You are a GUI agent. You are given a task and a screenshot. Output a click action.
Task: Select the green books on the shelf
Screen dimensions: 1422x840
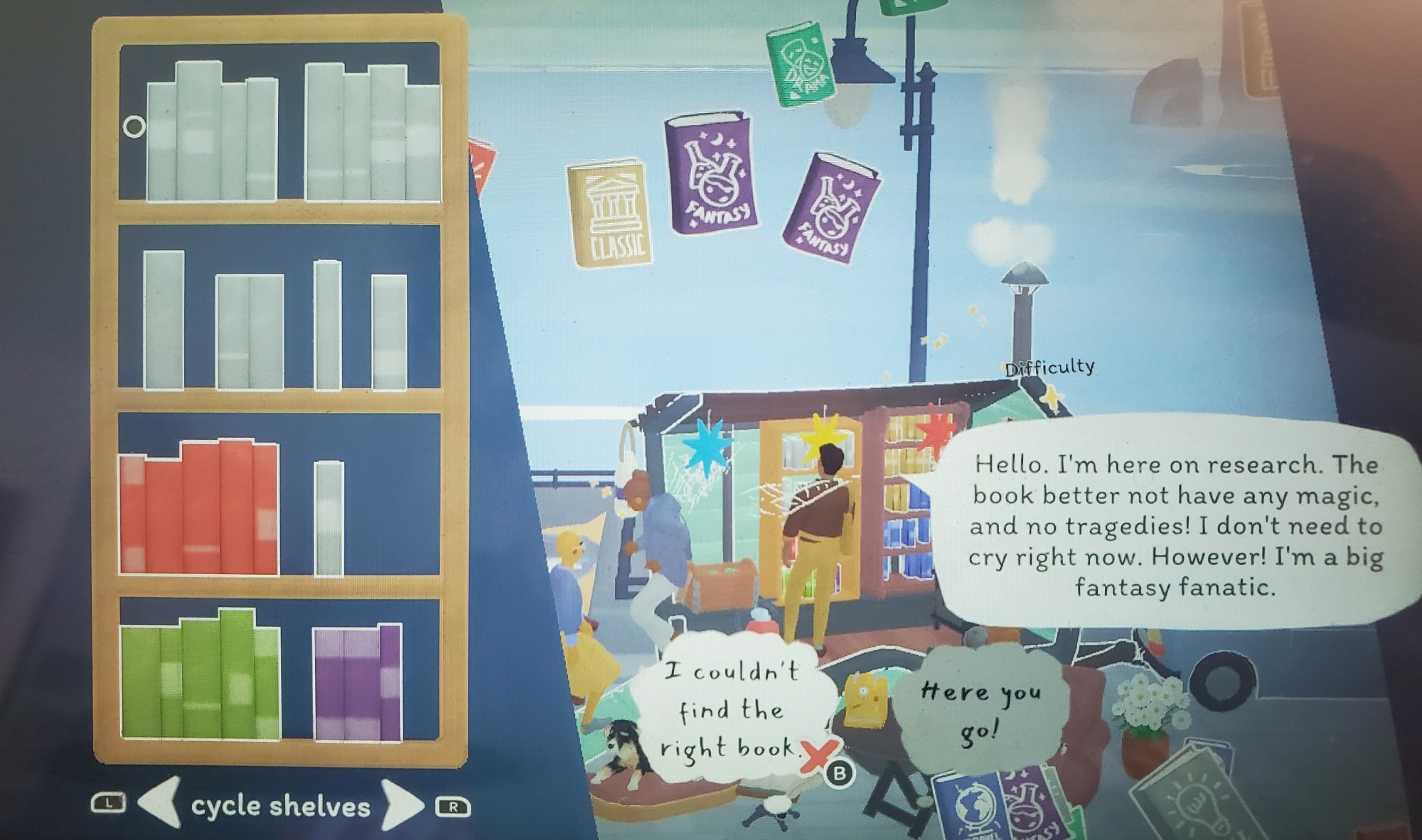(x=200, y=676)
